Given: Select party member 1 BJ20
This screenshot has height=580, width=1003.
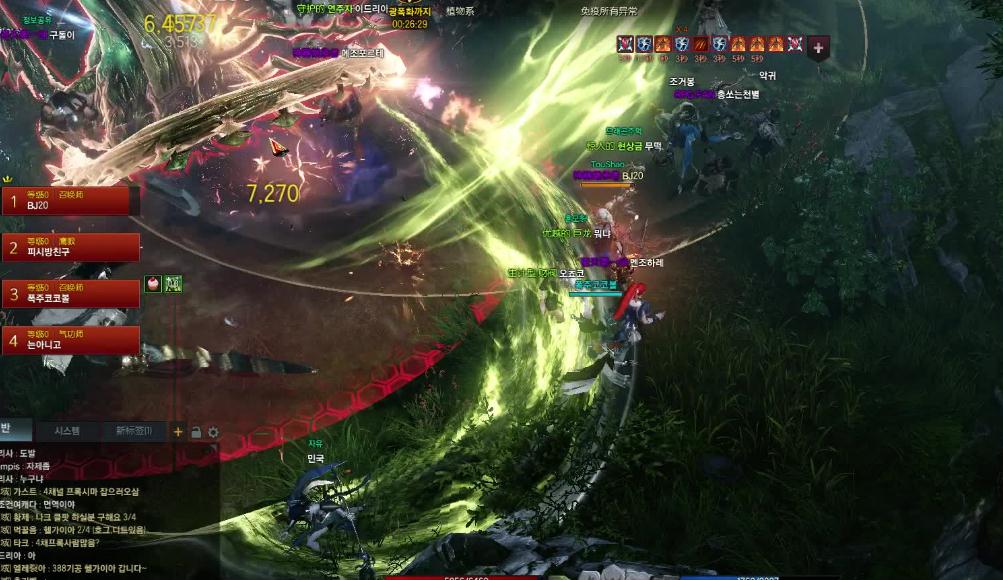Looking at the screenshot, I should click(x=68, y=201).
